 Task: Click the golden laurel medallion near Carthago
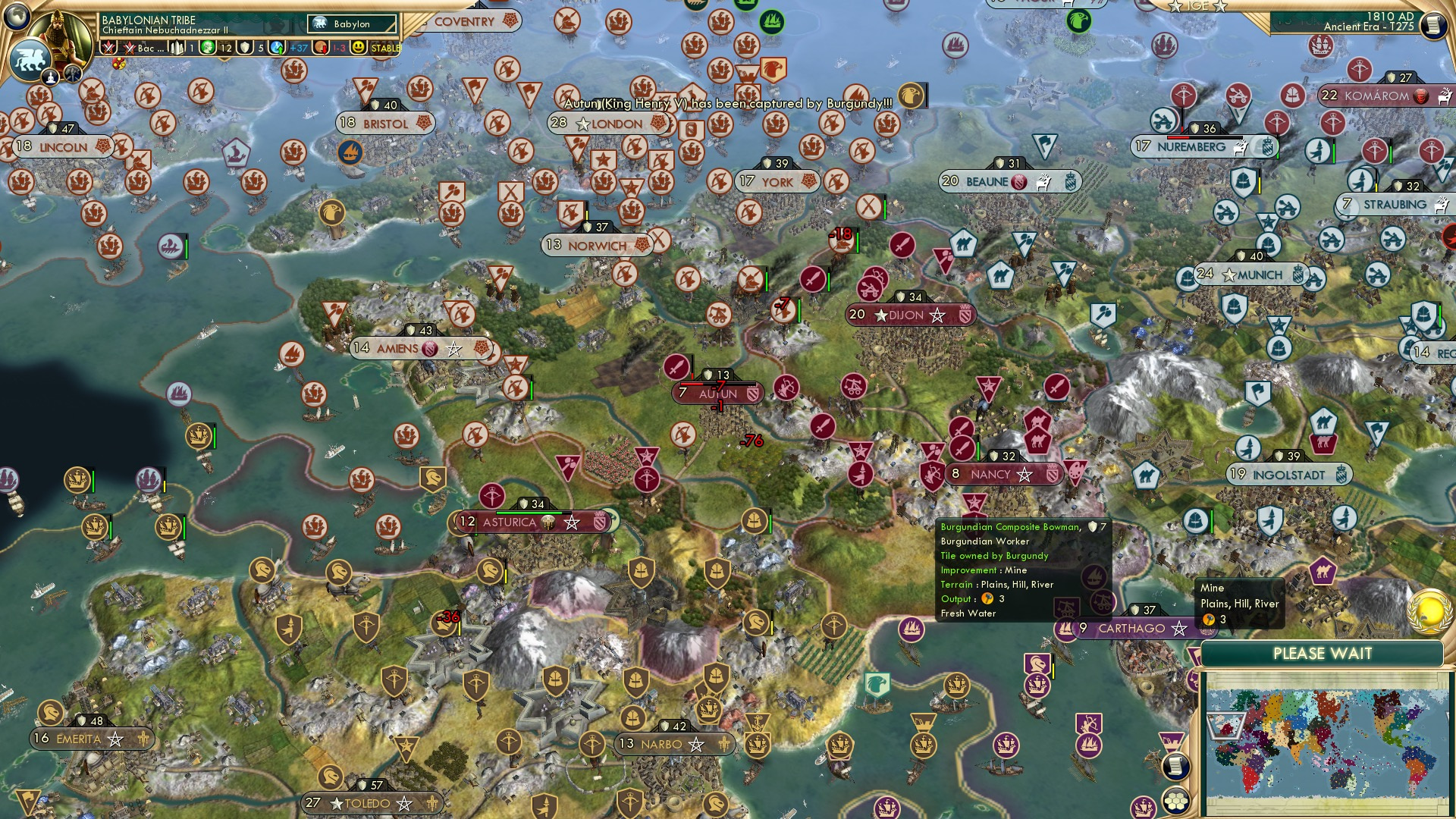pos(1429,612)
